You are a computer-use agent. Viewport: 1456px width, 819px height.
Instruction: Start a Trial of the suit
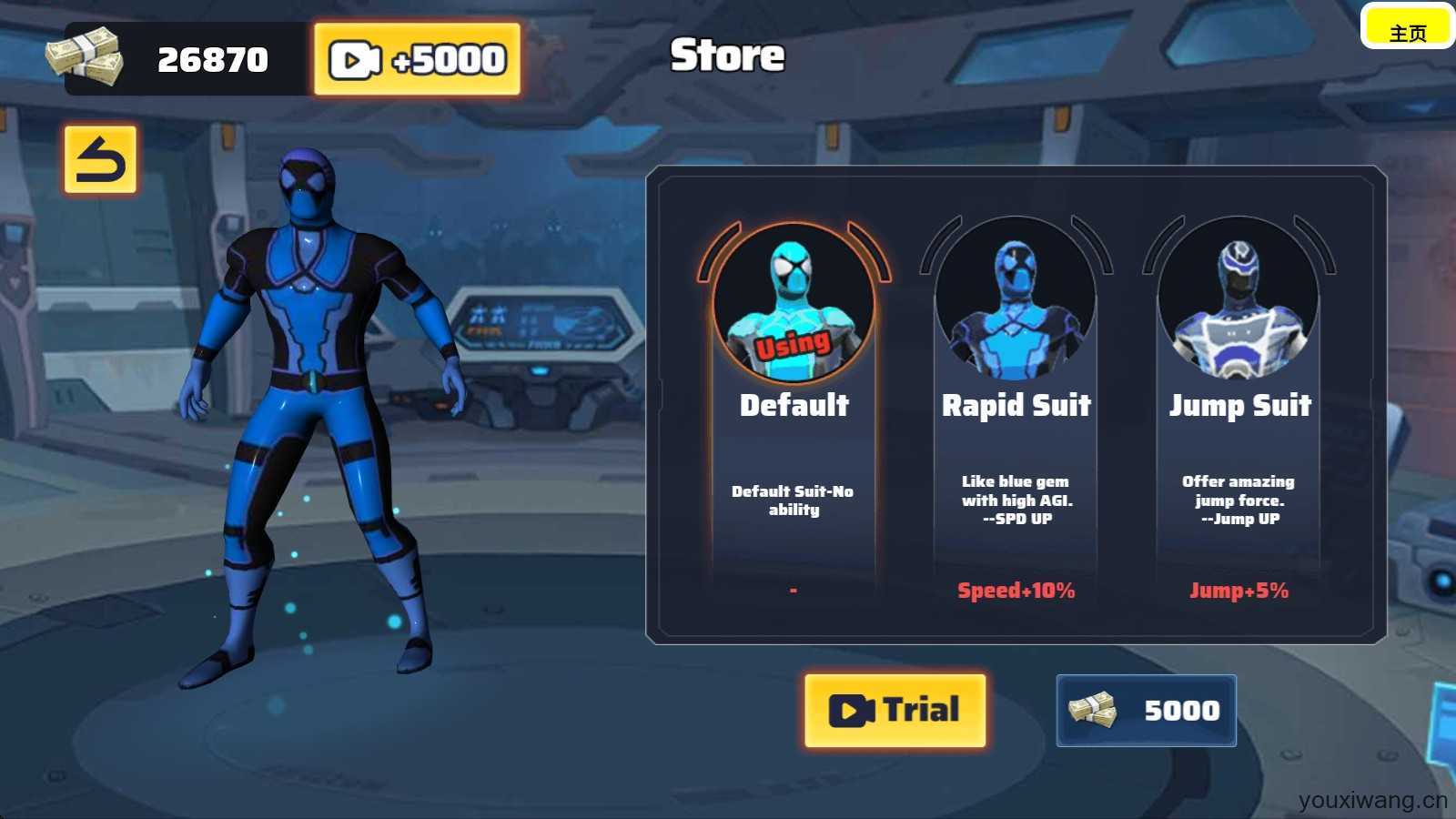pos(895,711)
